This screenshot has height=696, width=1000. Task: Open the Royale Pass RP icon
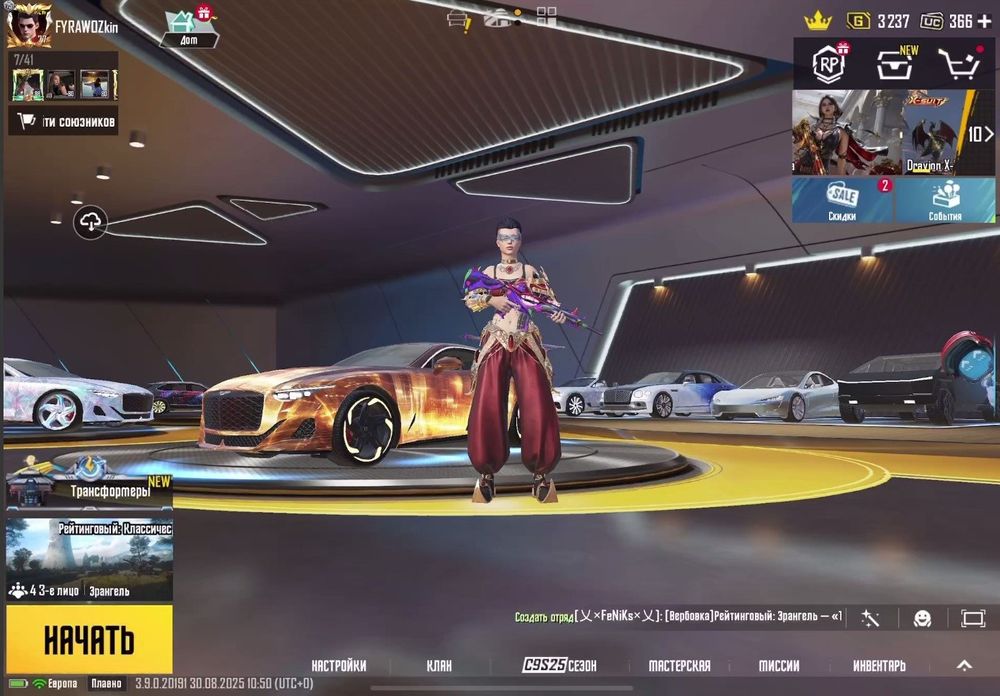pyautogui.click(x=829, y=64)
